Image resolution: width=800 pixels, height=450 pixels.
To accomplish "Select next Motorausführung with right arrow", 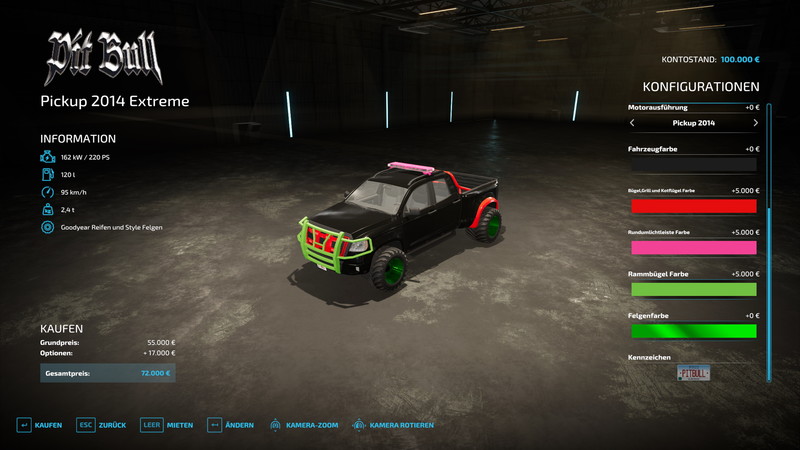I will click(755, 123).
